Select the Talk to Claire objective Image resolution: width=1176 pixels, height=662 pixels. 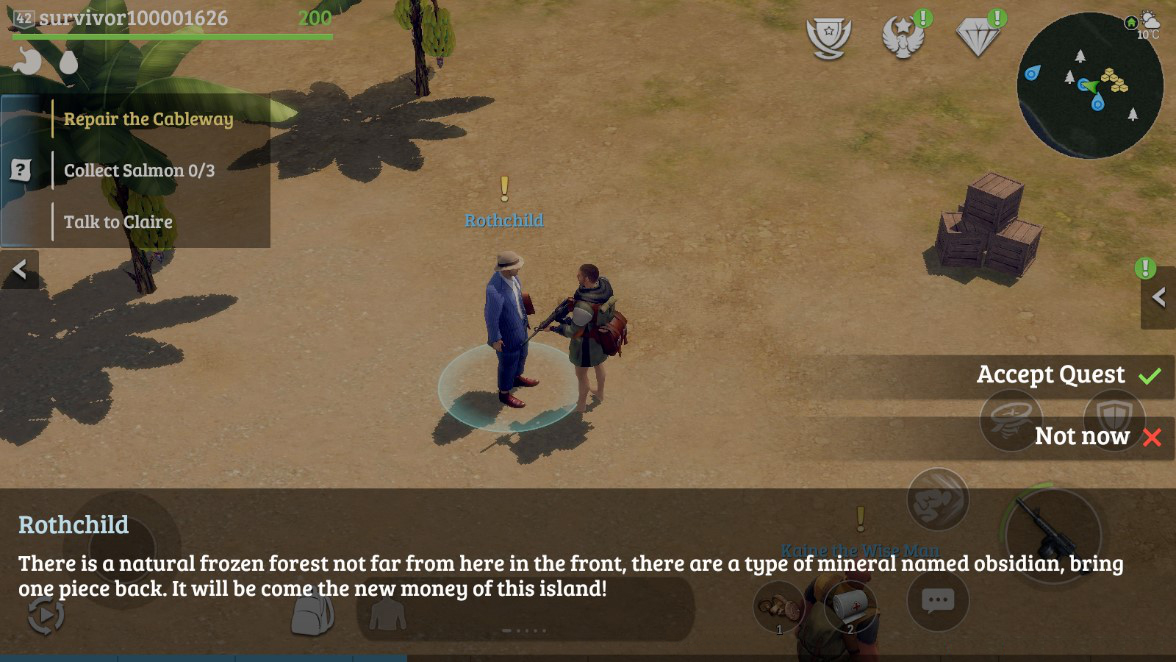(118, 222)
